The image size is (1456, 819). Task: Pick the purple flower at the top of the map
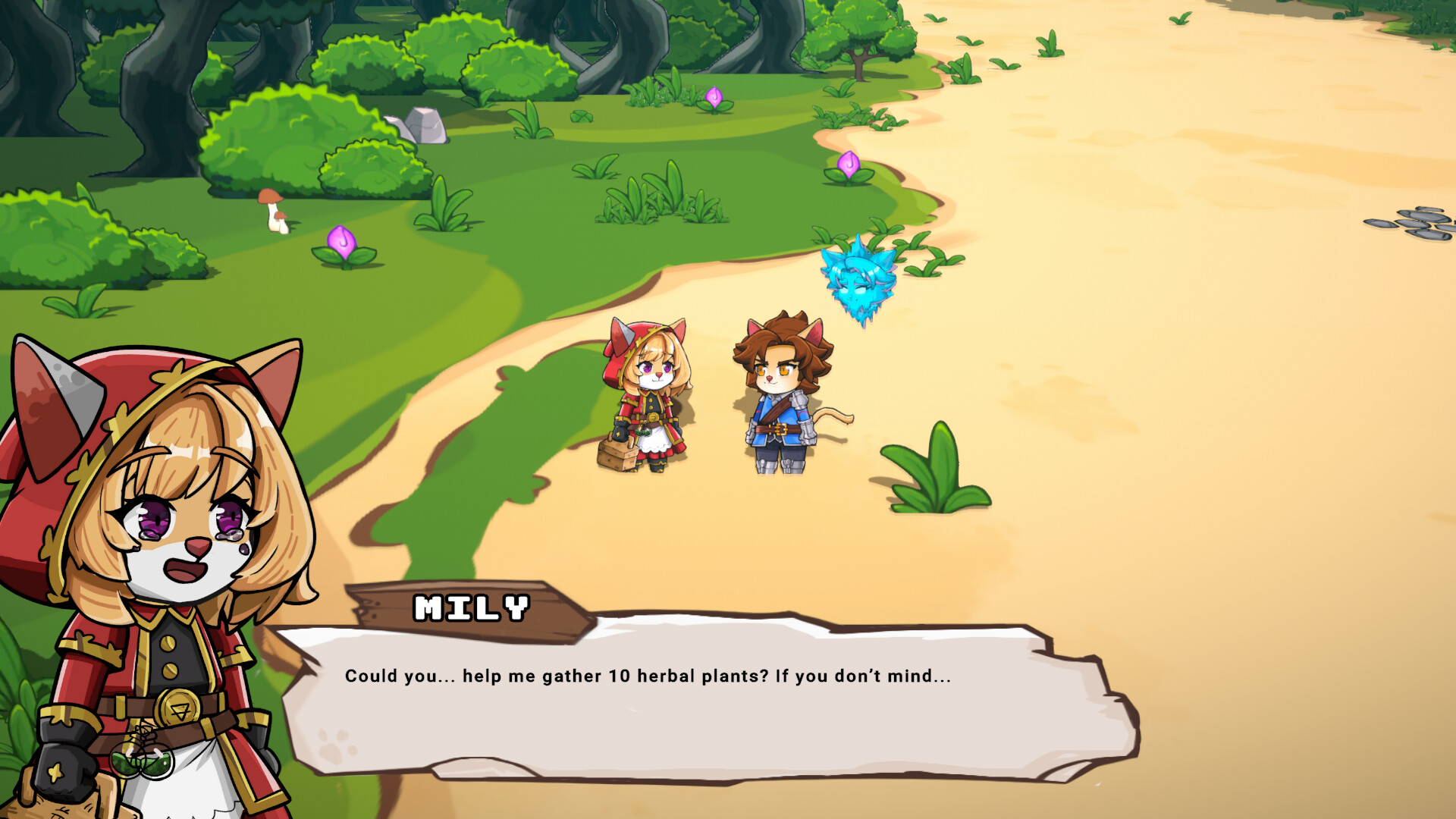(713, 97)
